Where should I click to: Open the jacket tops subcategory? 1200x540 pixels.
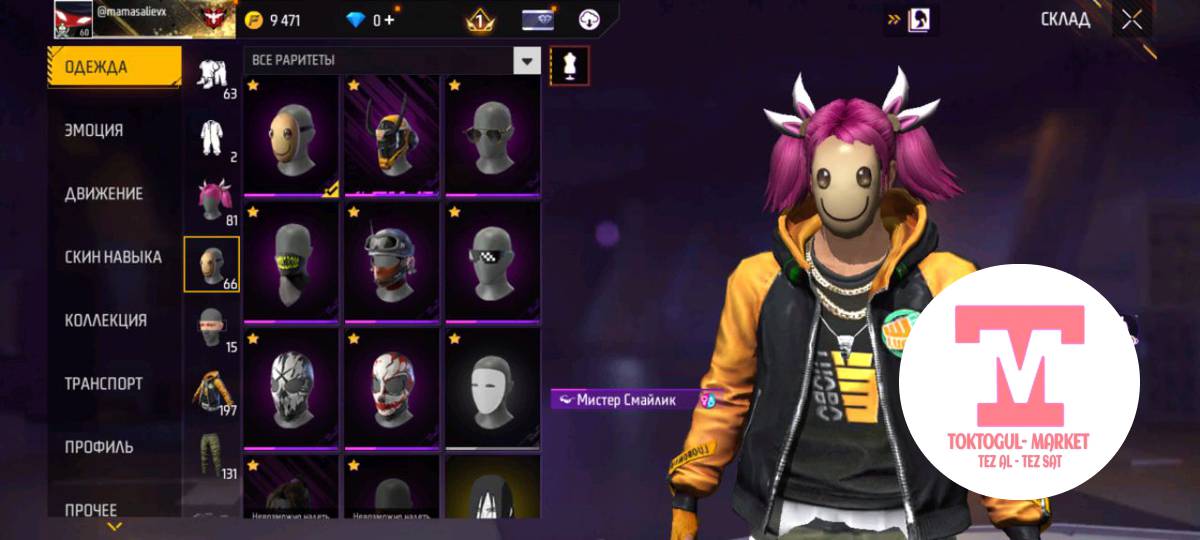click(x=211, y=391)
